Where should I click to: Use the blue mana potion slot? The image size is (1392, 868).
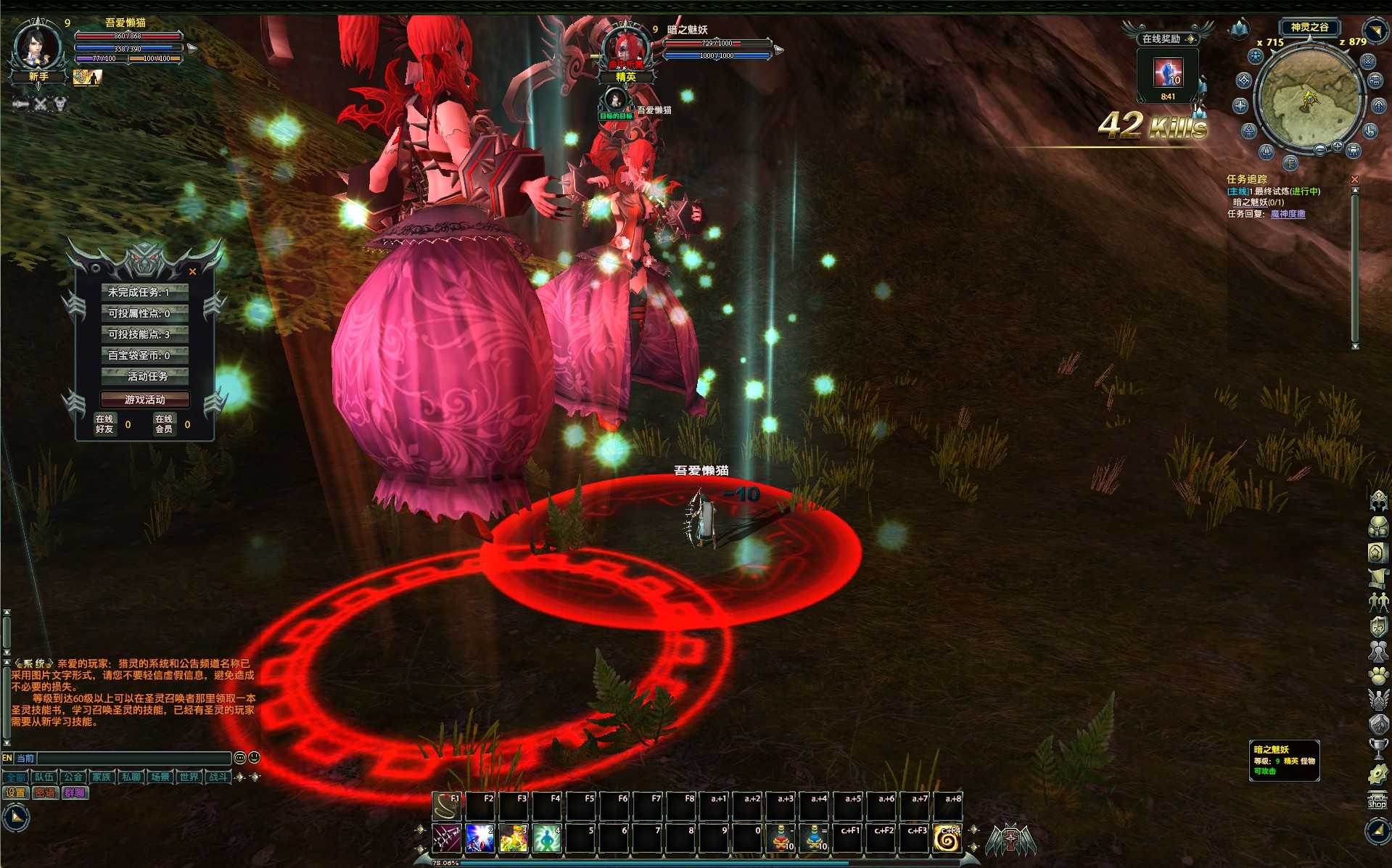[x=815, y=838]
